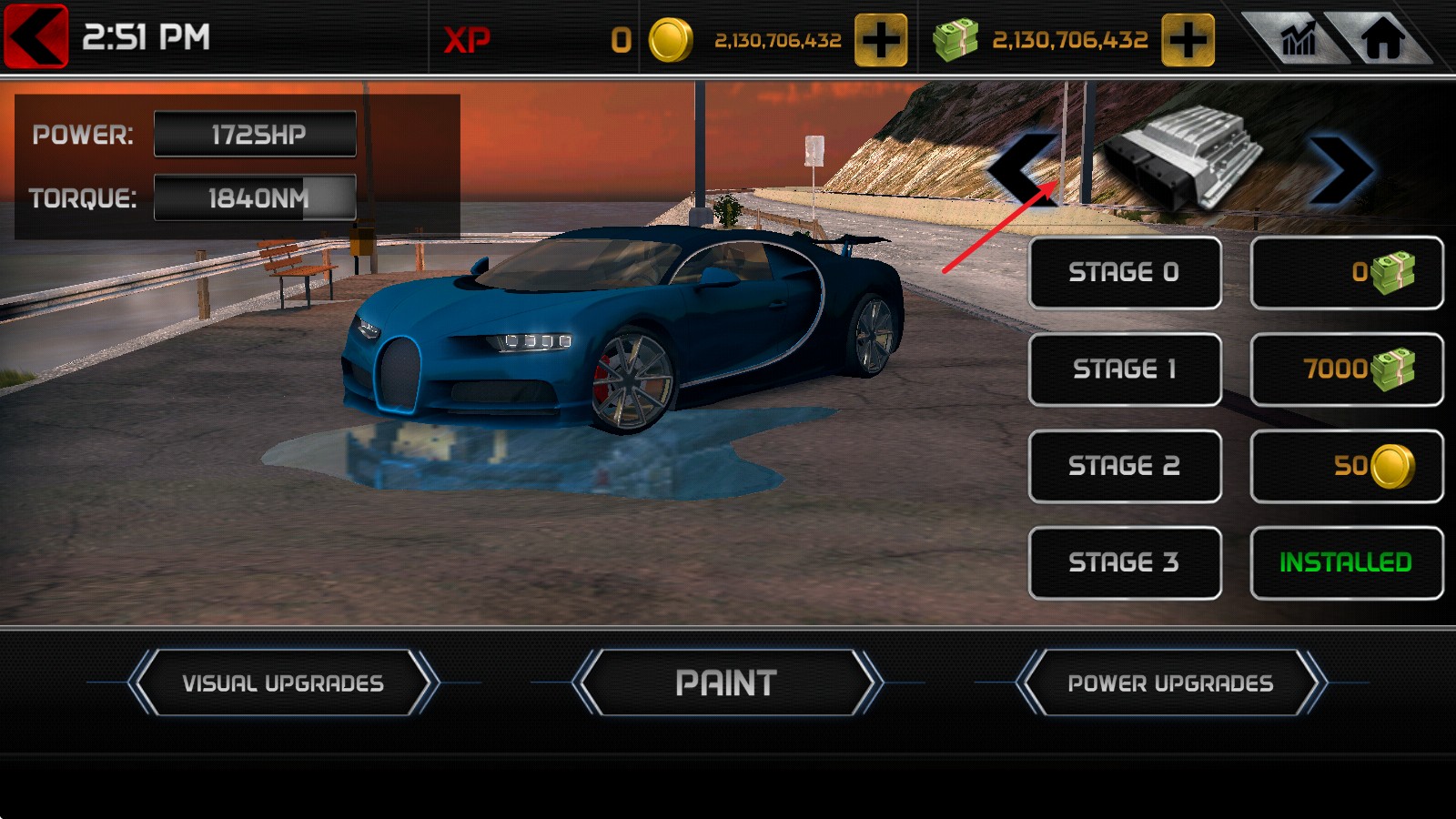1456x819 pixels.
Task: Go back with the red arrow button
Action: tap(36, 36)
